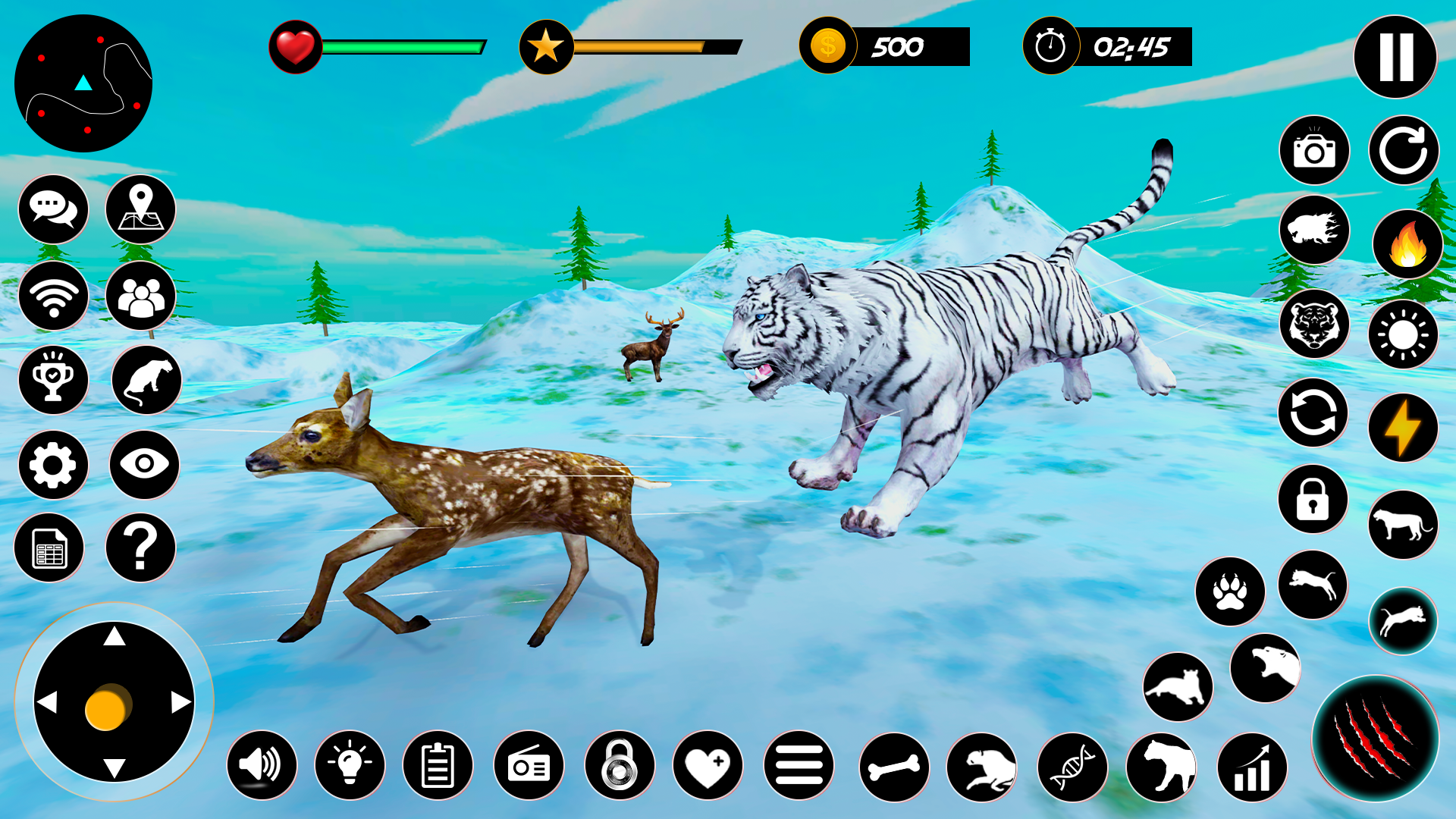Pause the game
Image resolution: width=1456 pixels, height=819 pixels.
click(1396, 55)
